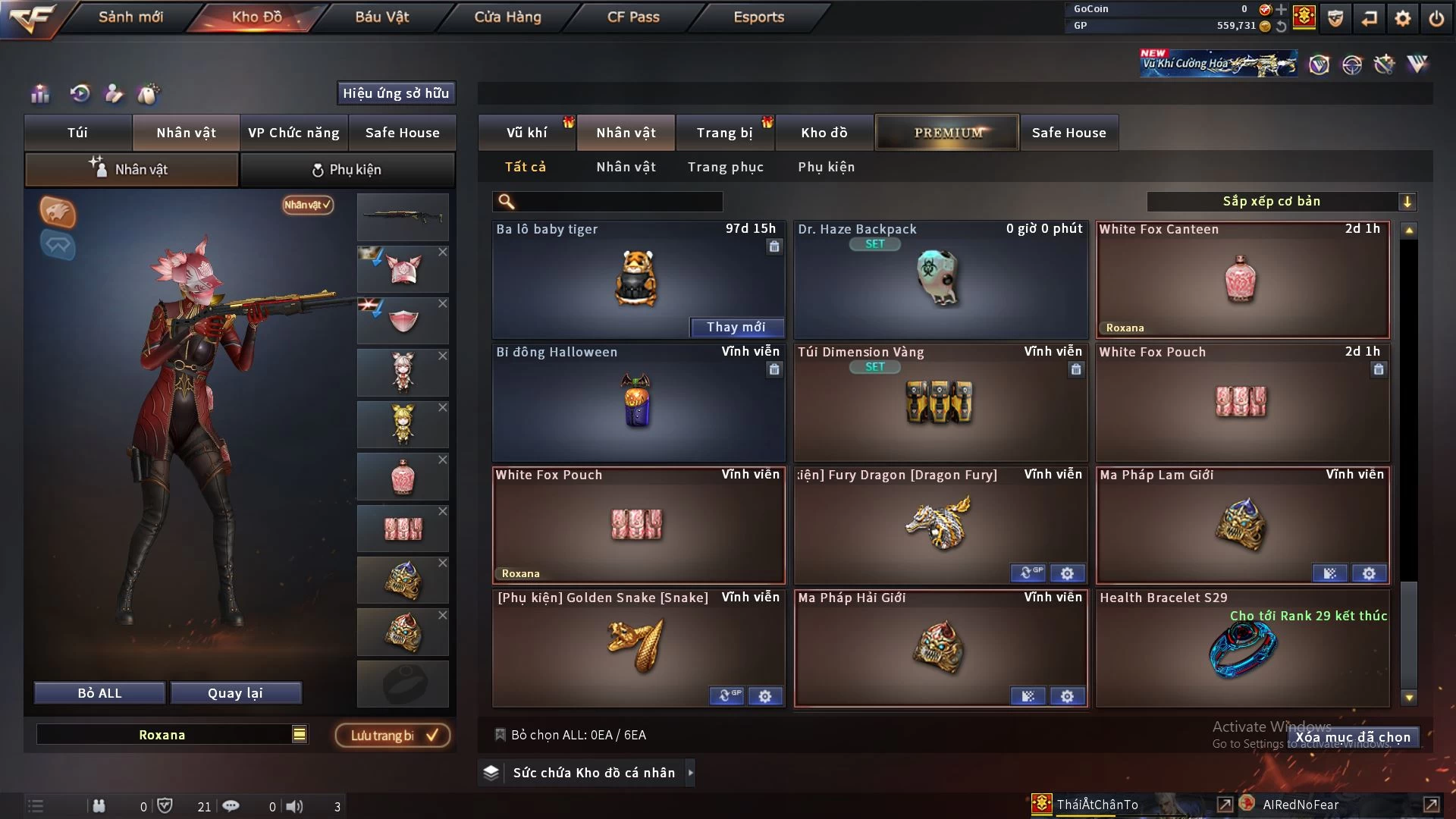Screen dimensions: 1456x819
Task: Remove the White Fox Canteen equipped slot
Action: click(443, 460)
